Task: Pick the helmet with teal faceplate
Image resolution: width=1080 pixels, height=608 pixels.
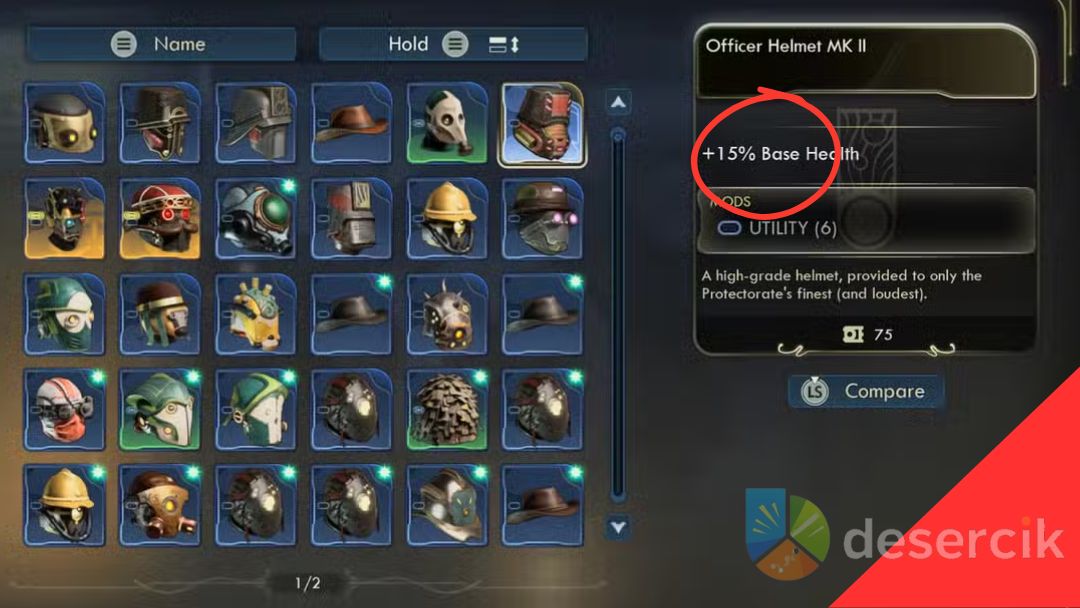Action: (x=448, y=503)
